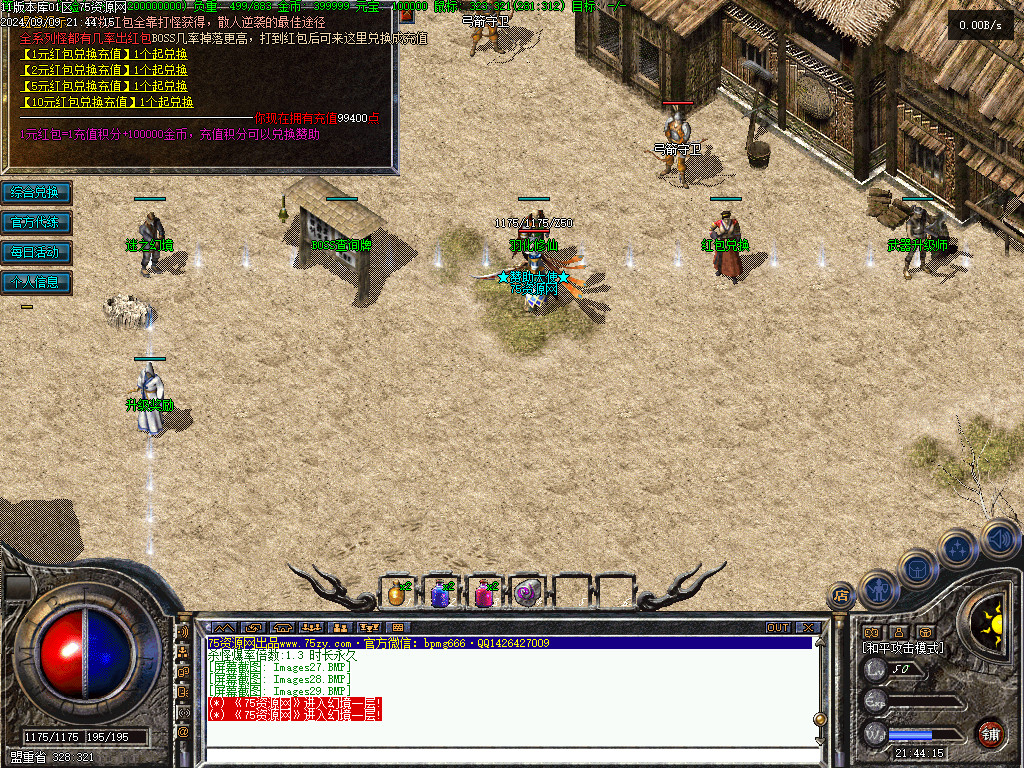
Task: Use the yellow potion in the hotbar
Action: click(397, 594)
